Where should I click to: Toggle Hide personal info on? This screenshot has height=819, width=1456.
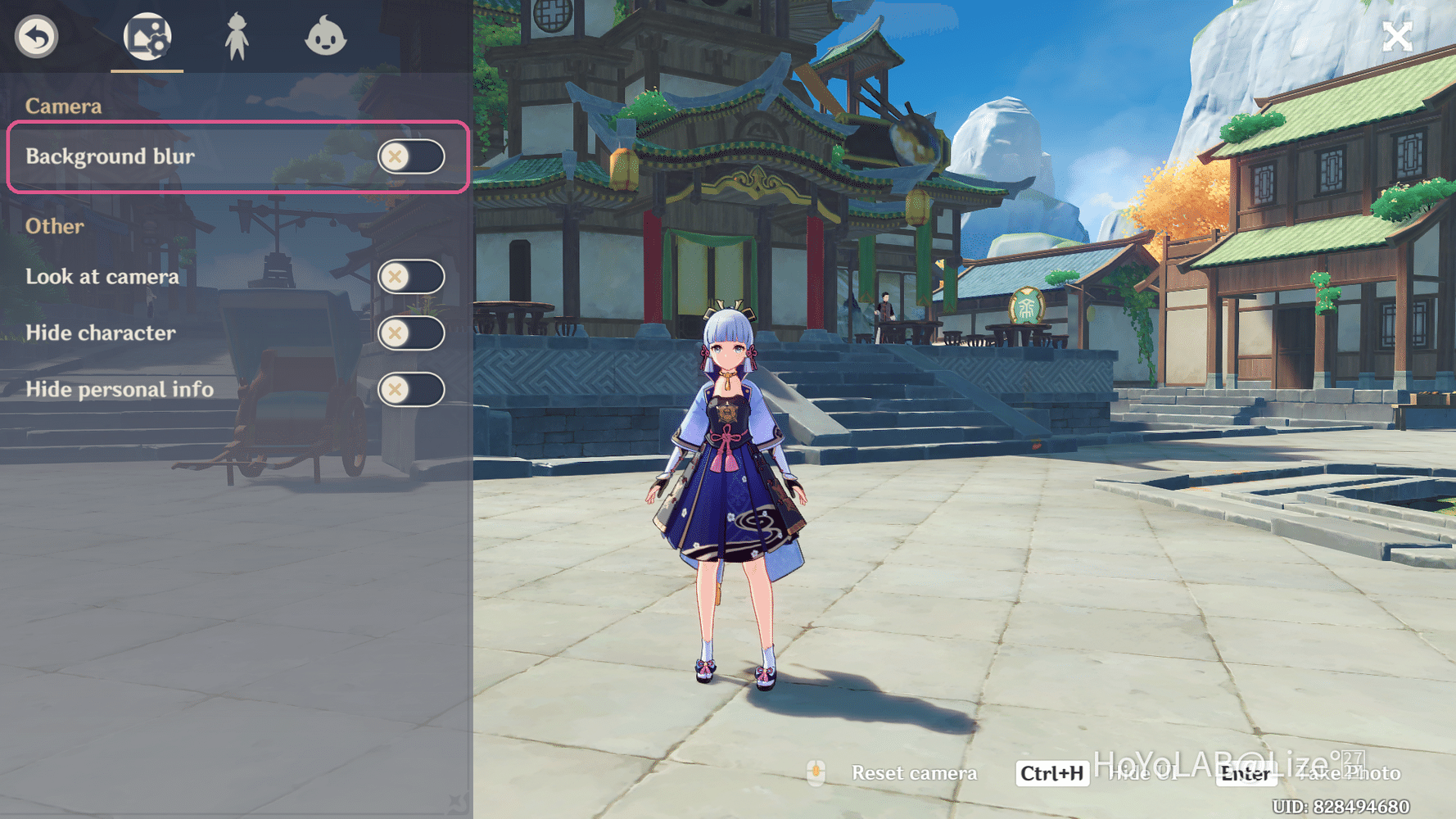[x=412, y=390]
